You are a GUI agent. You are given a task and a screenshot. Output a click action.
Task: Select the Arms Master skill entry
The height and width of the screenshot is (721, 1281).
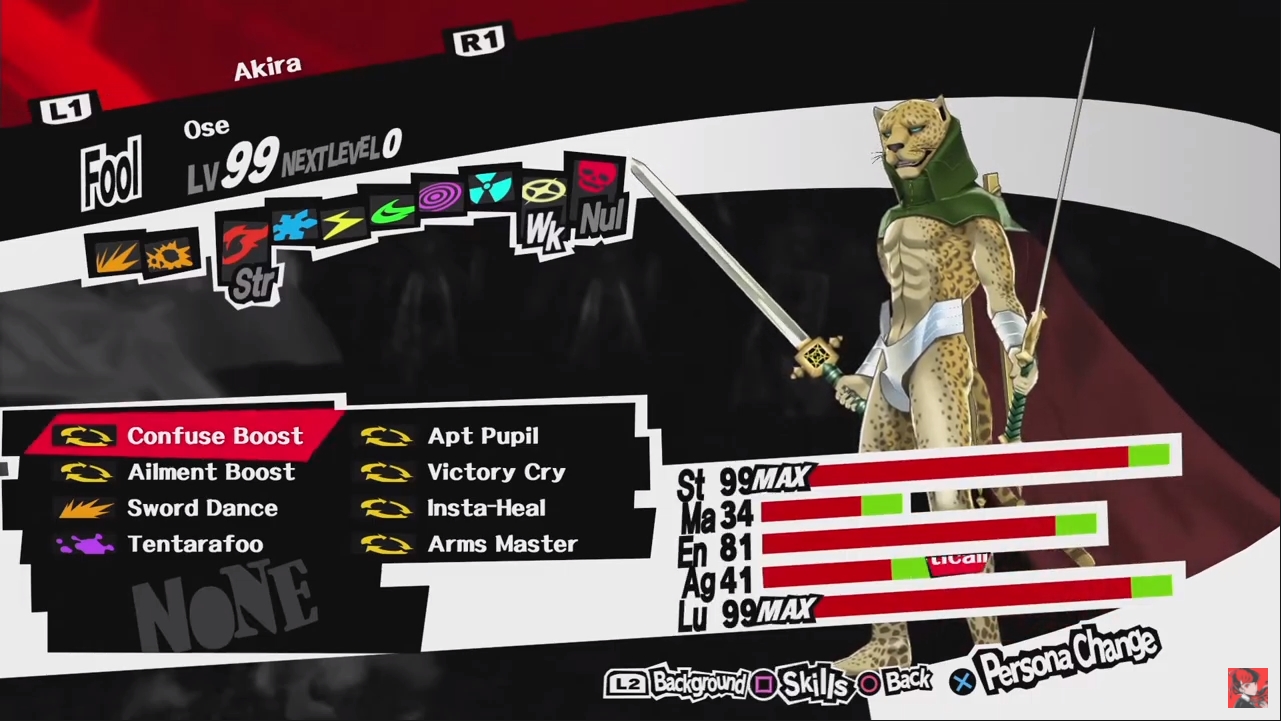pos(500,544)
